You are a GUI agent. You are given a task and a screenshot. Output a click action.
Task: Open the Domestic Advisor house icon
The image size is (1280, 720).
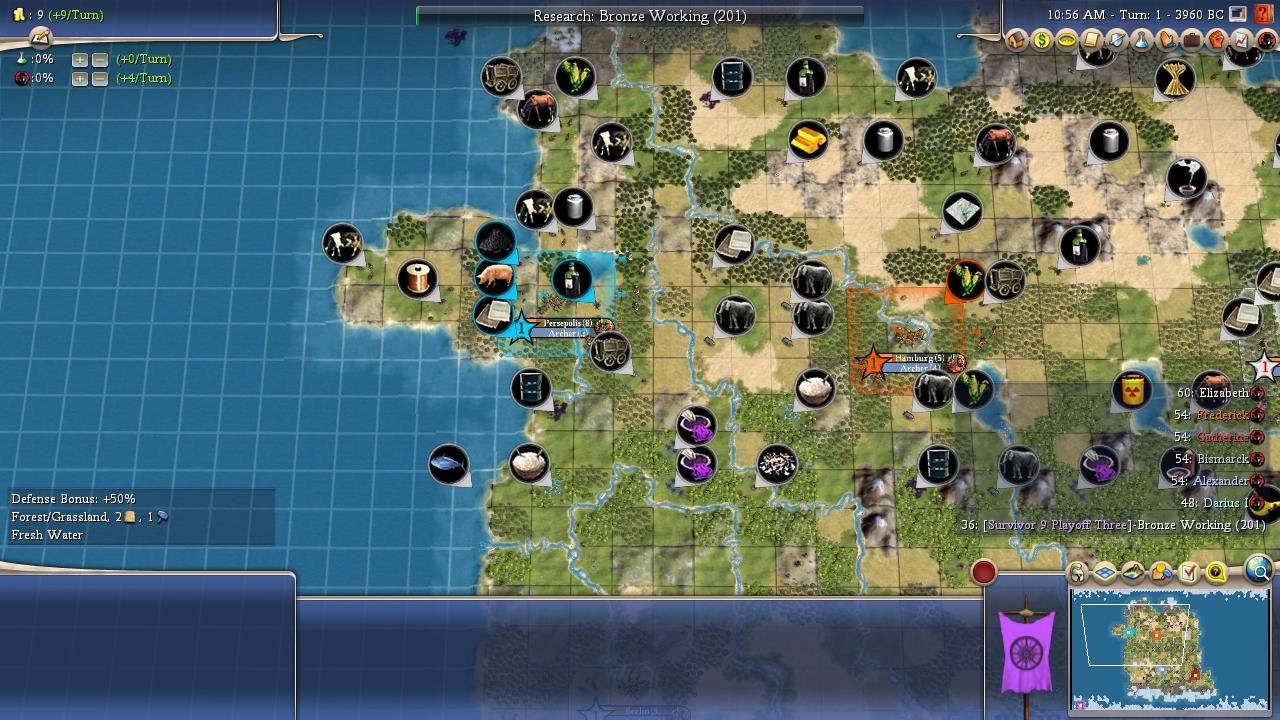[x=1017, y=40]
